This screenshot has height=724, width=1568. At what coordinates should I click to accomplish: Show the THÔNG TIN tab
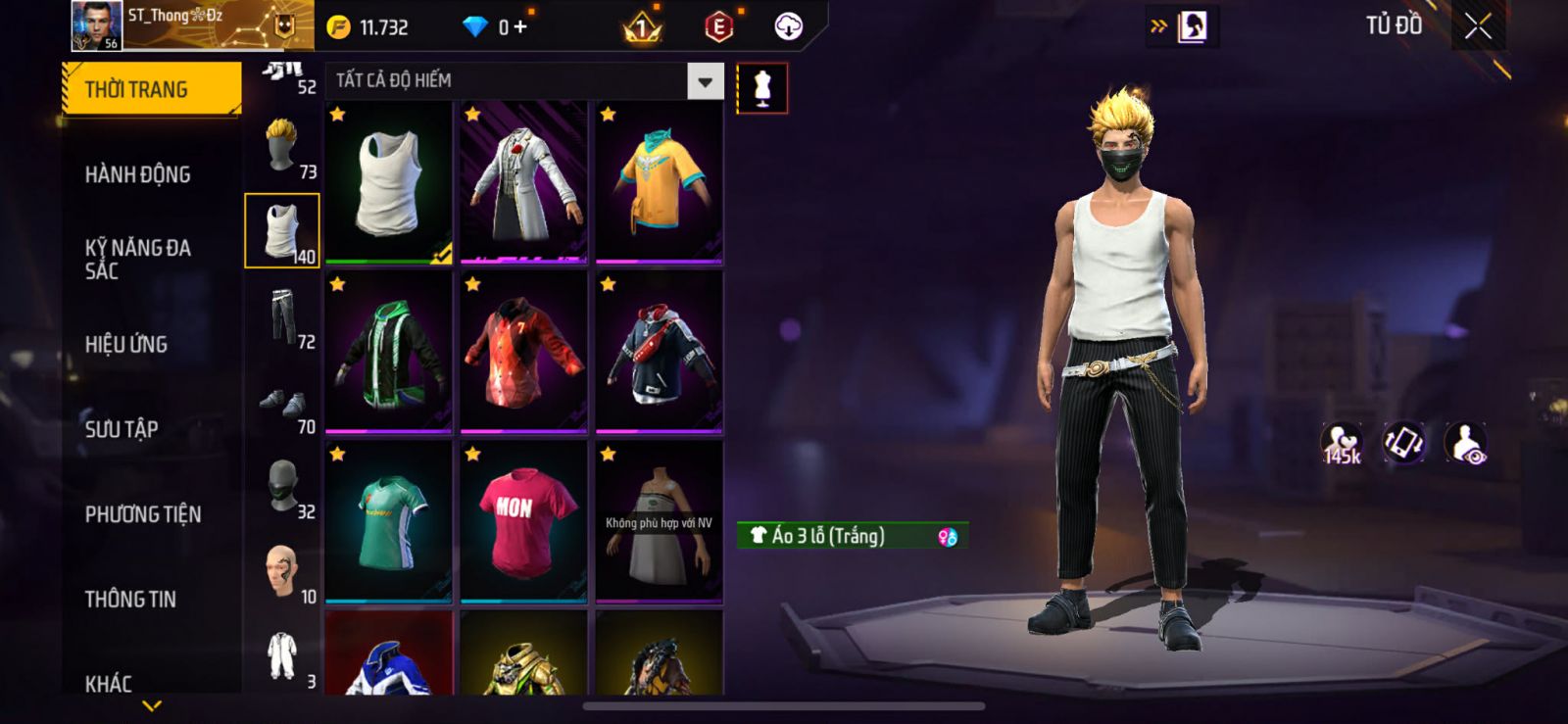tap(130, 599)
